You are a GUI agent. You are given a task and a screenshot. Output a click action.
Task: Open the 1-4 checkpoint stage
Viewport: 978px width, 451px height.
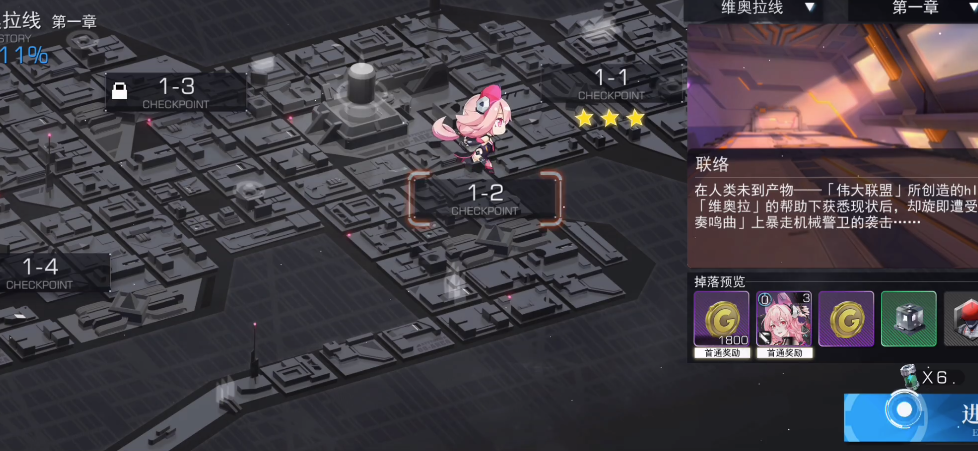coord(42,272)
